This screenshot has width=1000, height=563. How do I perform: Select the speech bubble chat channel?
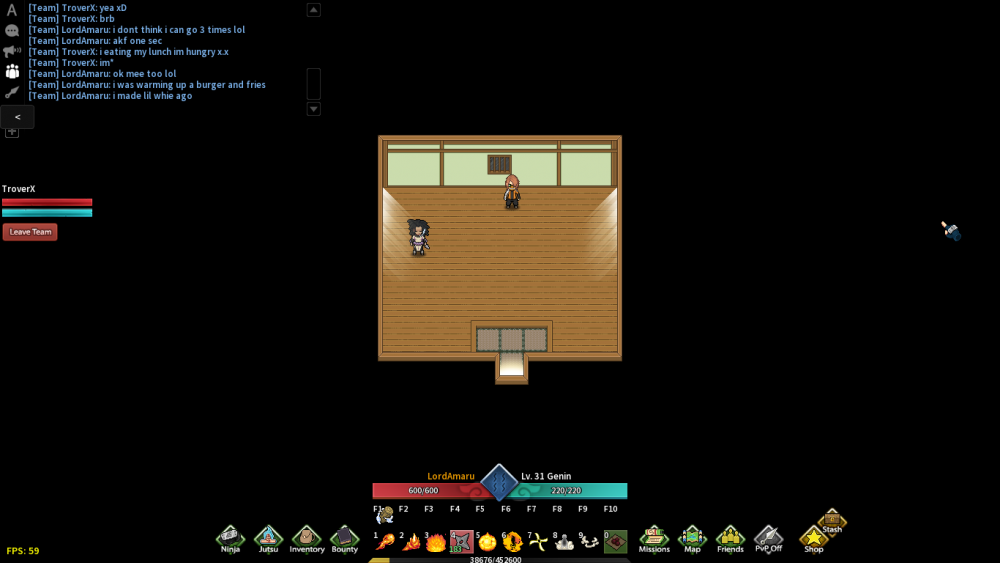tap(12, 31)
